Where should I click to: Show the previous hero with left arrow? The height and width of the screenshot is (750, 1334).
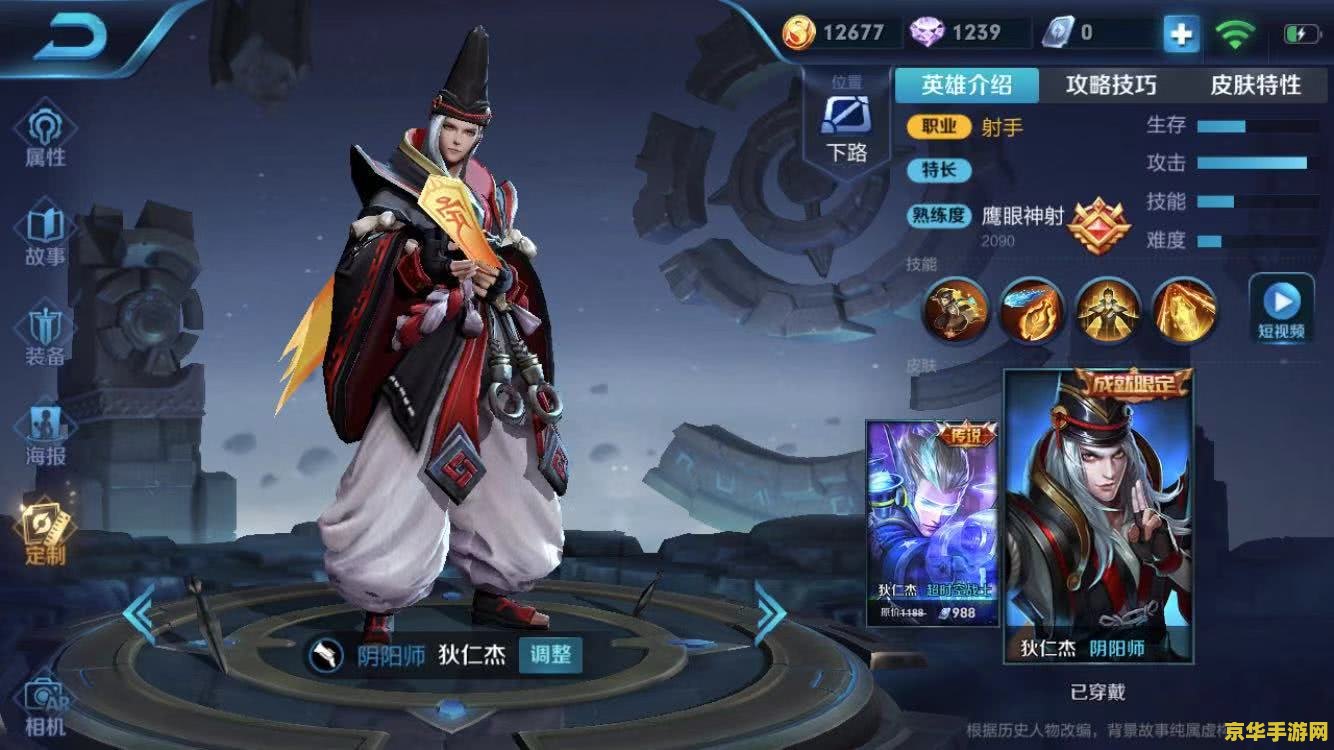coord(139,612)
